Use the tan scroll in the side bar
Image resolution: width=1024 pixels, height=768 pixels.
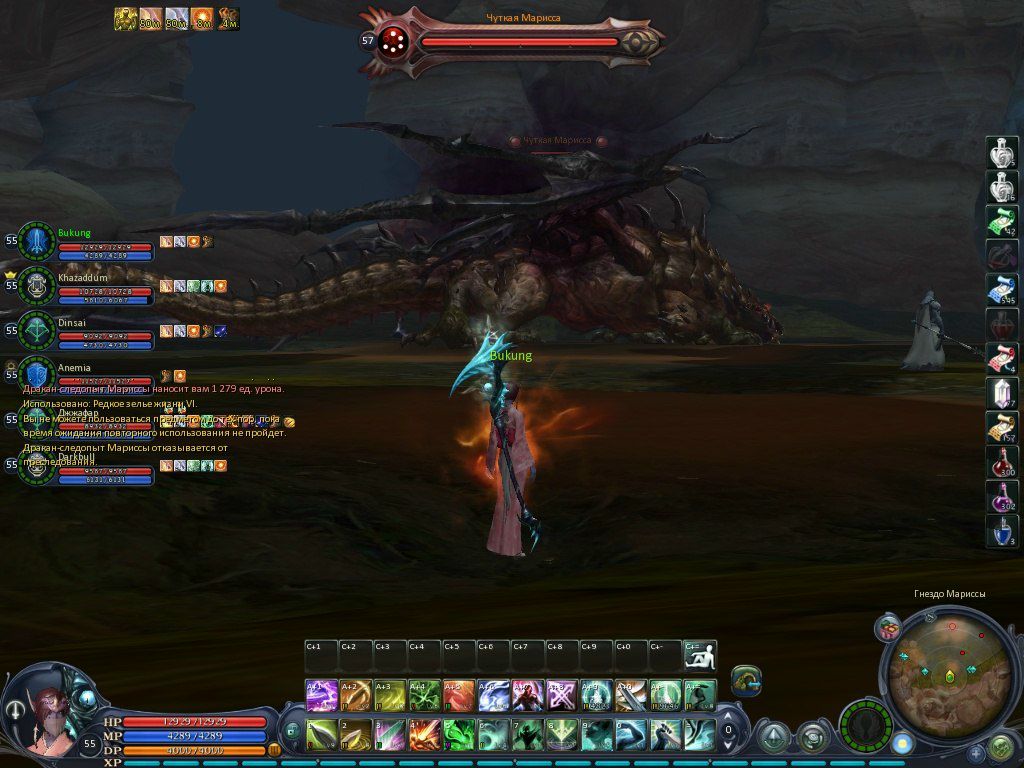pos(1001,427)
